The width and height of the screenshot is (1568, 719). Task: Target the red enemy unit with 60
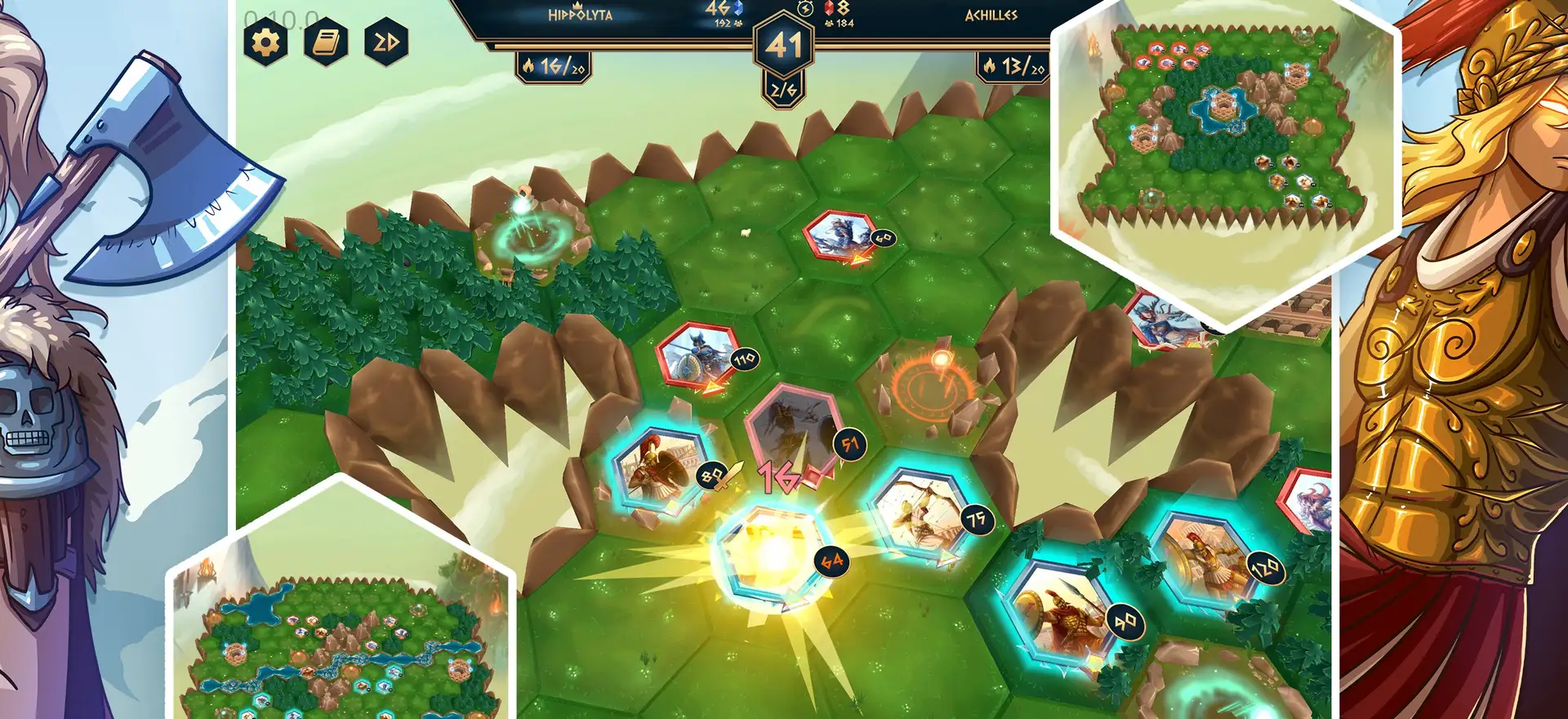pos(840,235)
